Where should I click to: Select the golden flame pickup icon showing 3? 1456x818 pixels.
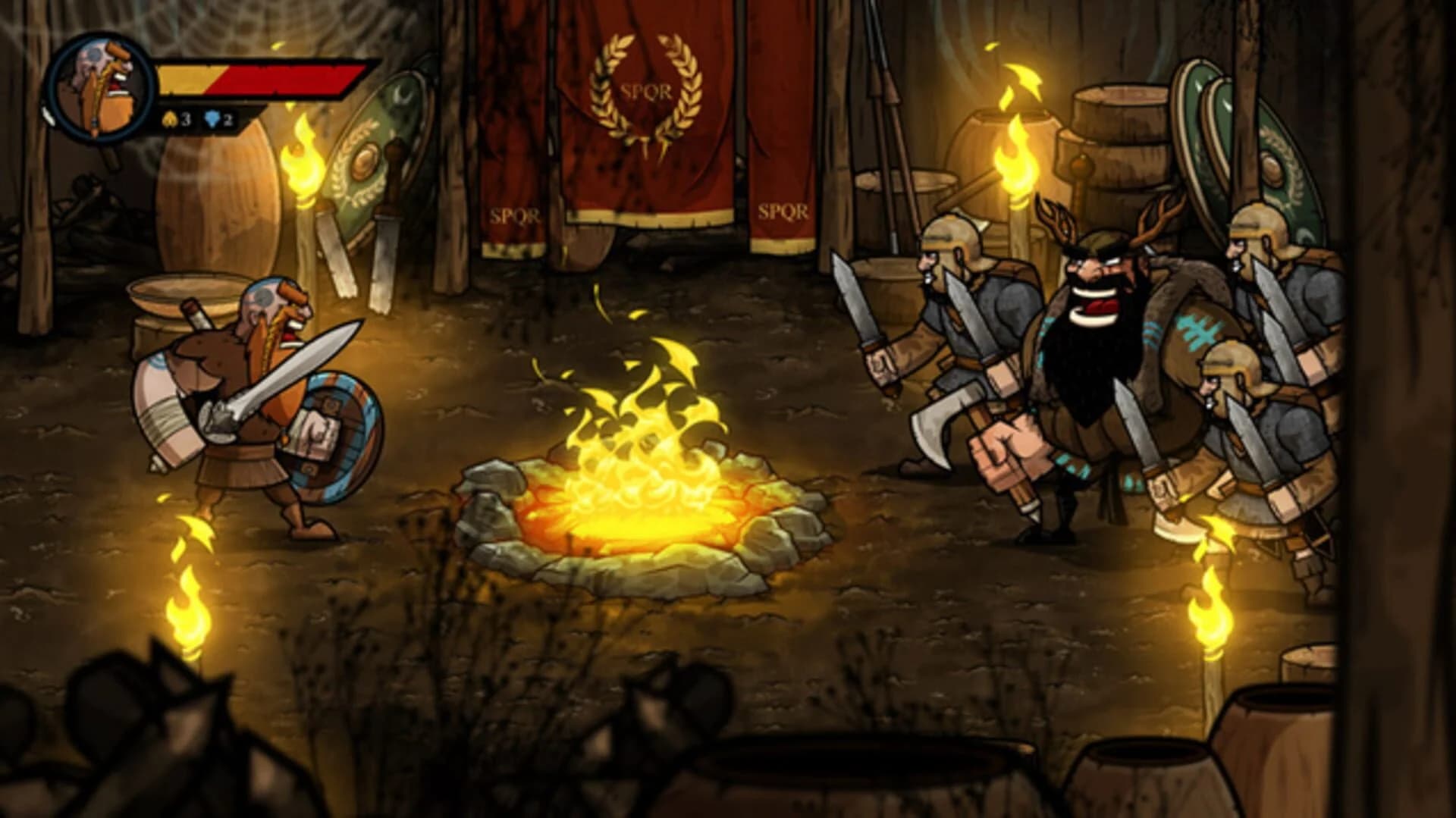[x=171, y=118]
